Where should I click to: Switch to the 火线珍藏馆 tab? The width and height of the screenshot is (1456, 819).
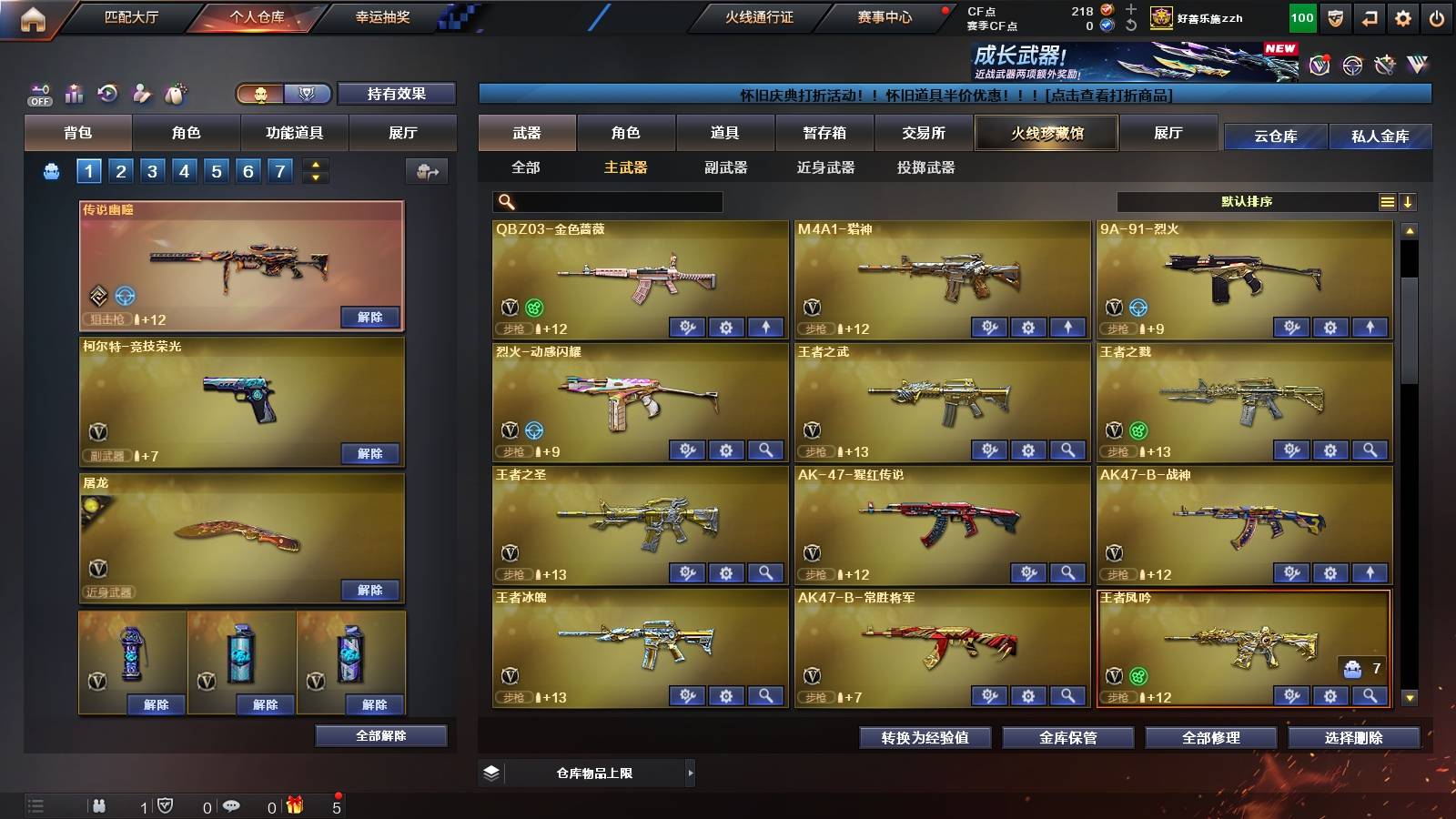click(1045, 133)
